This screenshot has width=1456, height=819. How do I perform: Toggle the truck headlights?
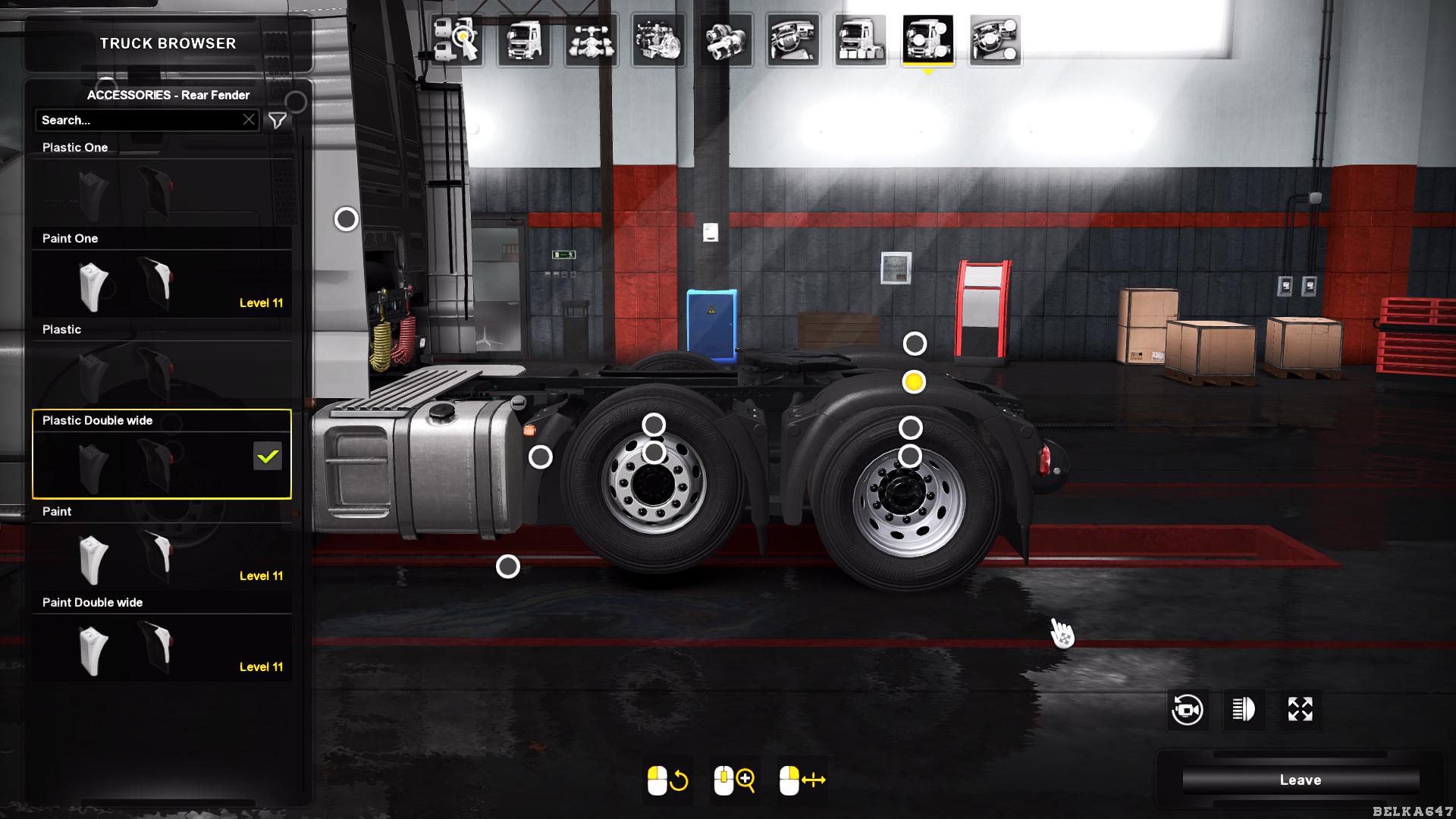click(1244, 710)
